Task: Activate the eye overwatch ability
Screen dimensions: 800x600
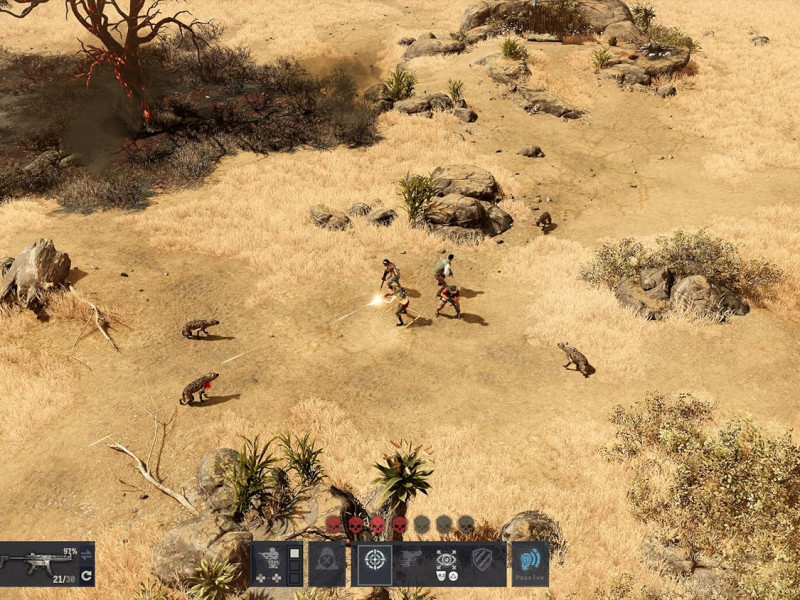Action: pos(446,564)
